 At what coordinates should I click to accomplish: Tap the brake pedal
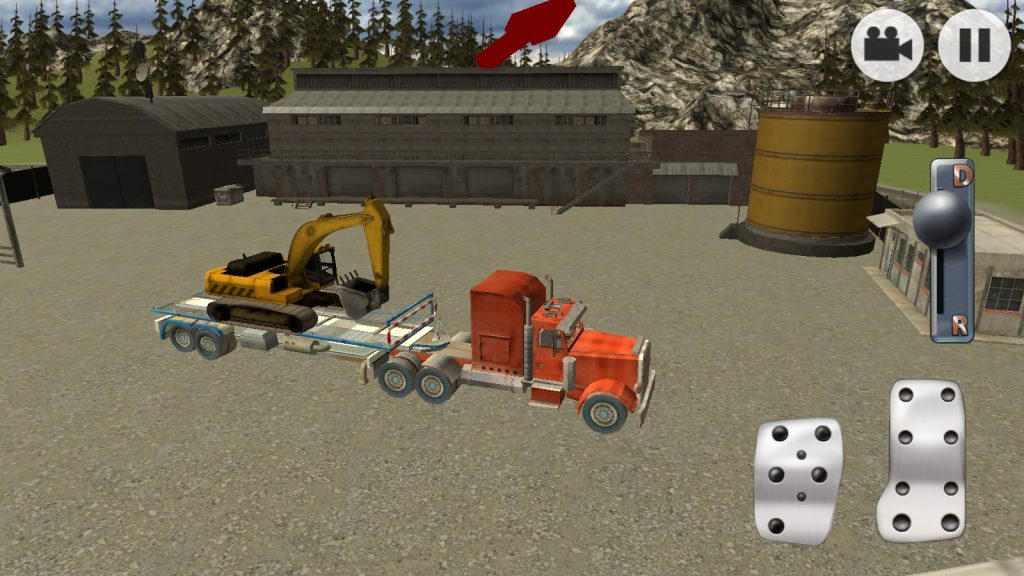coord(798,481)
